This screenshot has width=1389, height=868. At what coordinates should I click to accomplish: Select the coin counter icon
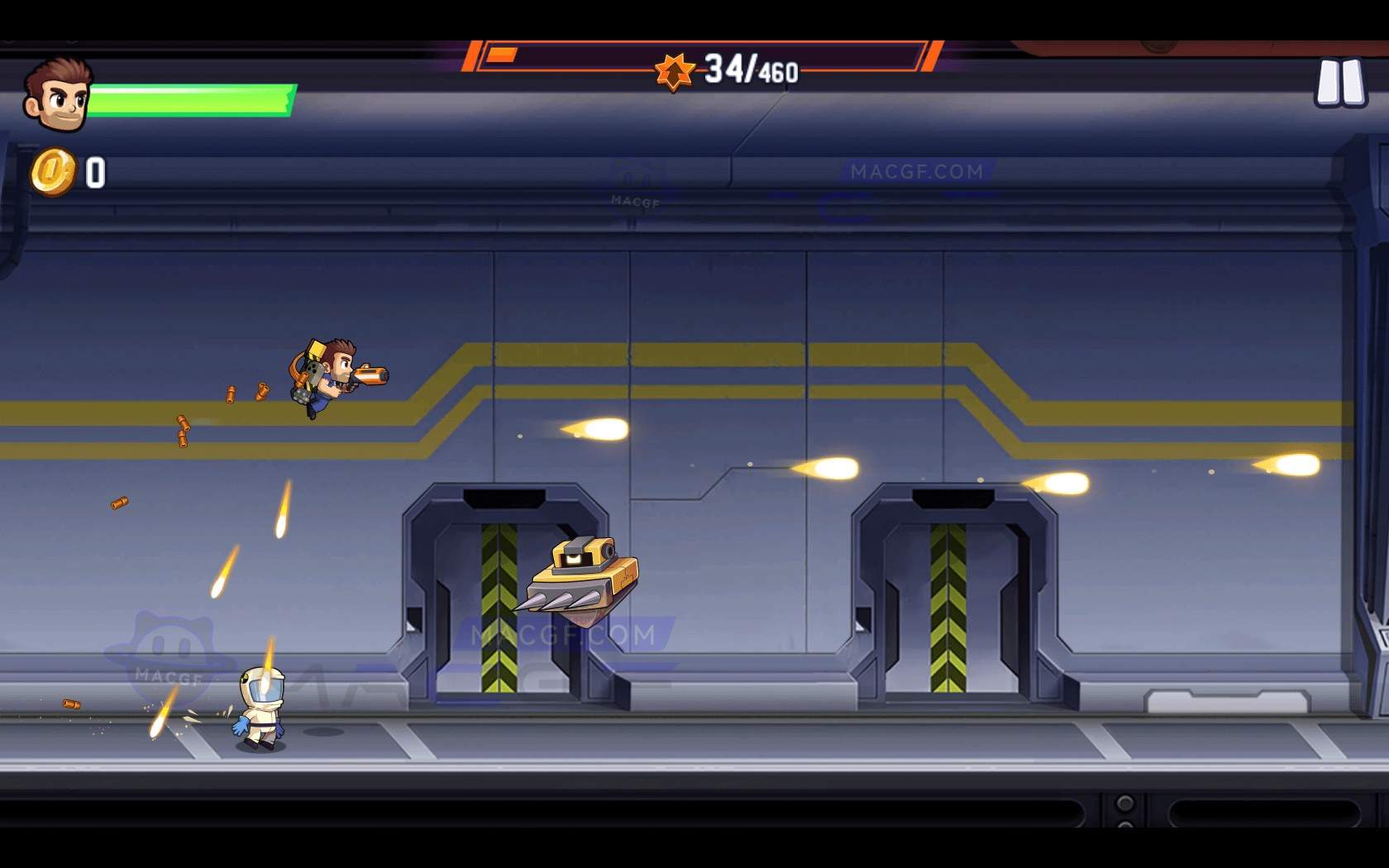coord(54,171)
